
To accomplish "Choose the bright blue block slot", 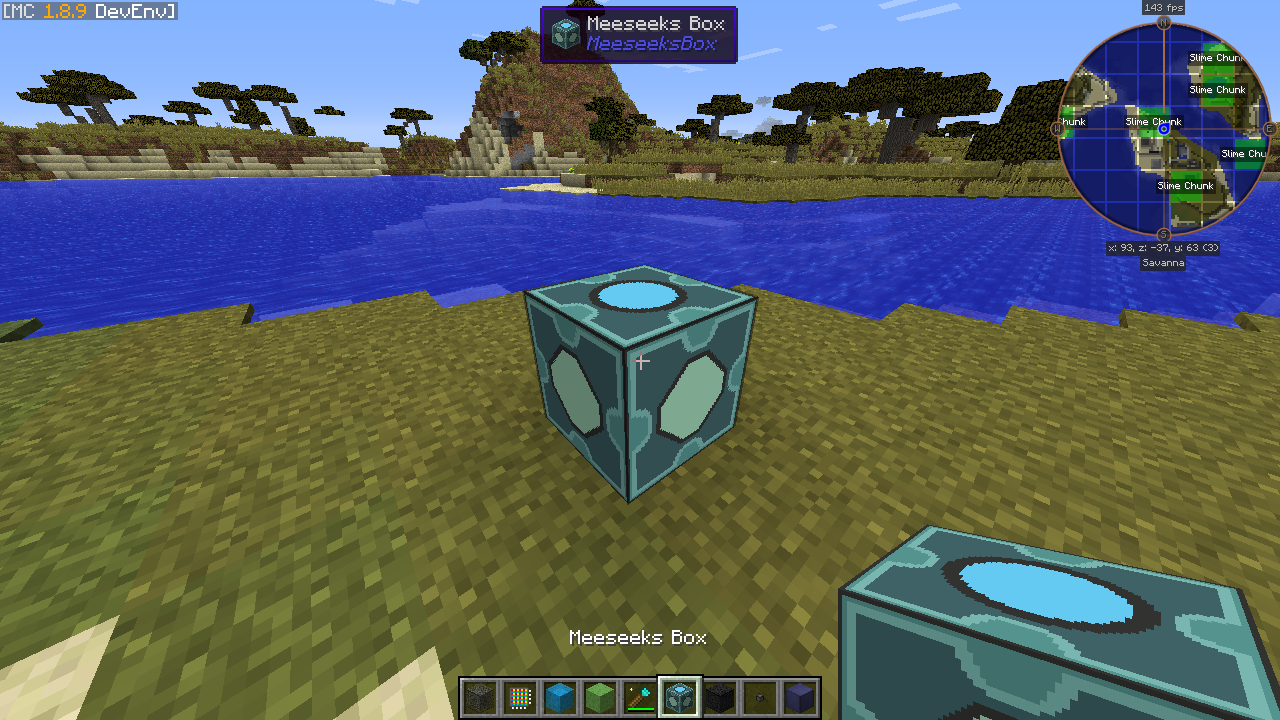I will tap(559, 697).
